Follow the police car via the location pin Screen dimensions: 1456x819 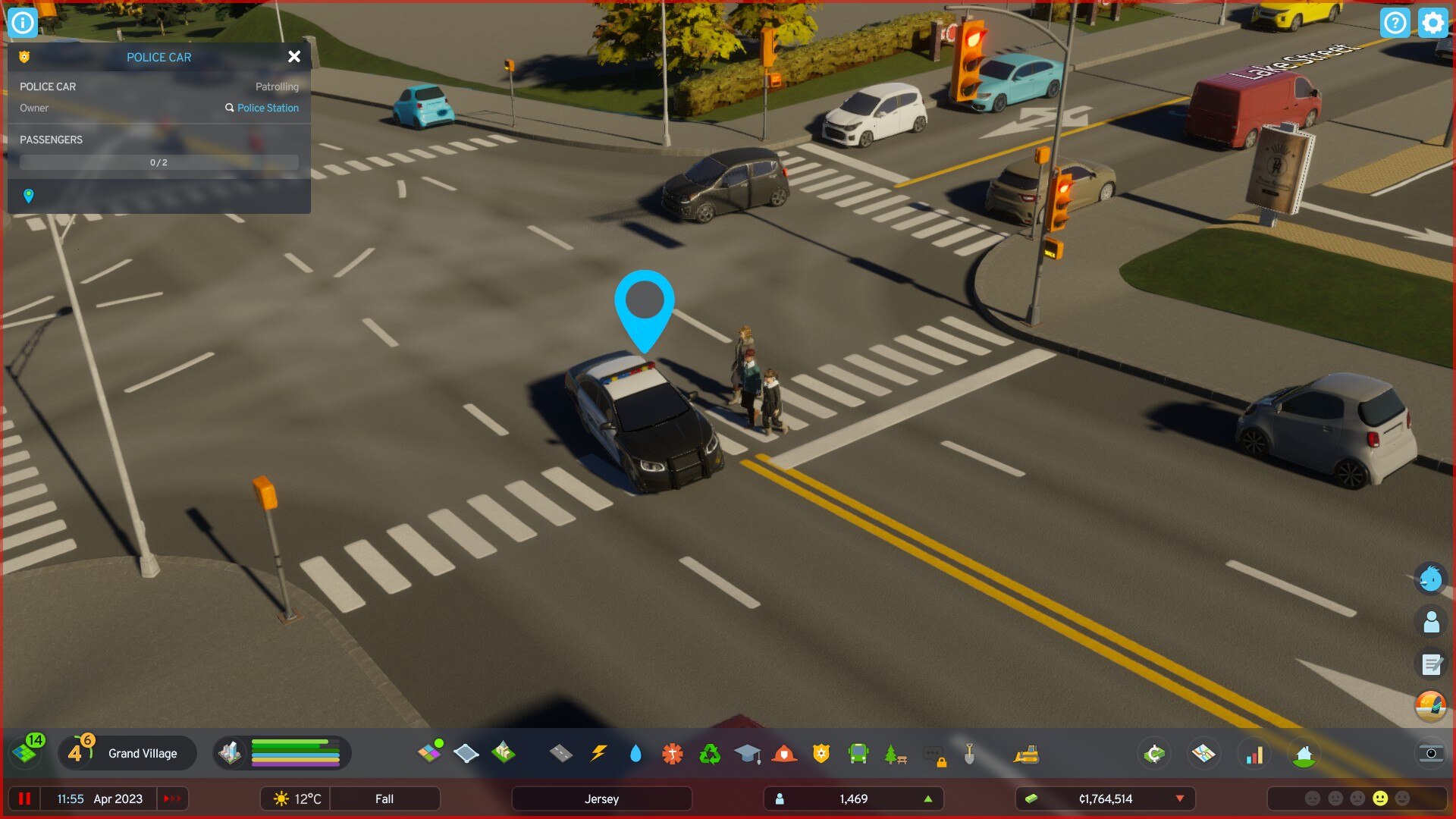coord(28,196)
